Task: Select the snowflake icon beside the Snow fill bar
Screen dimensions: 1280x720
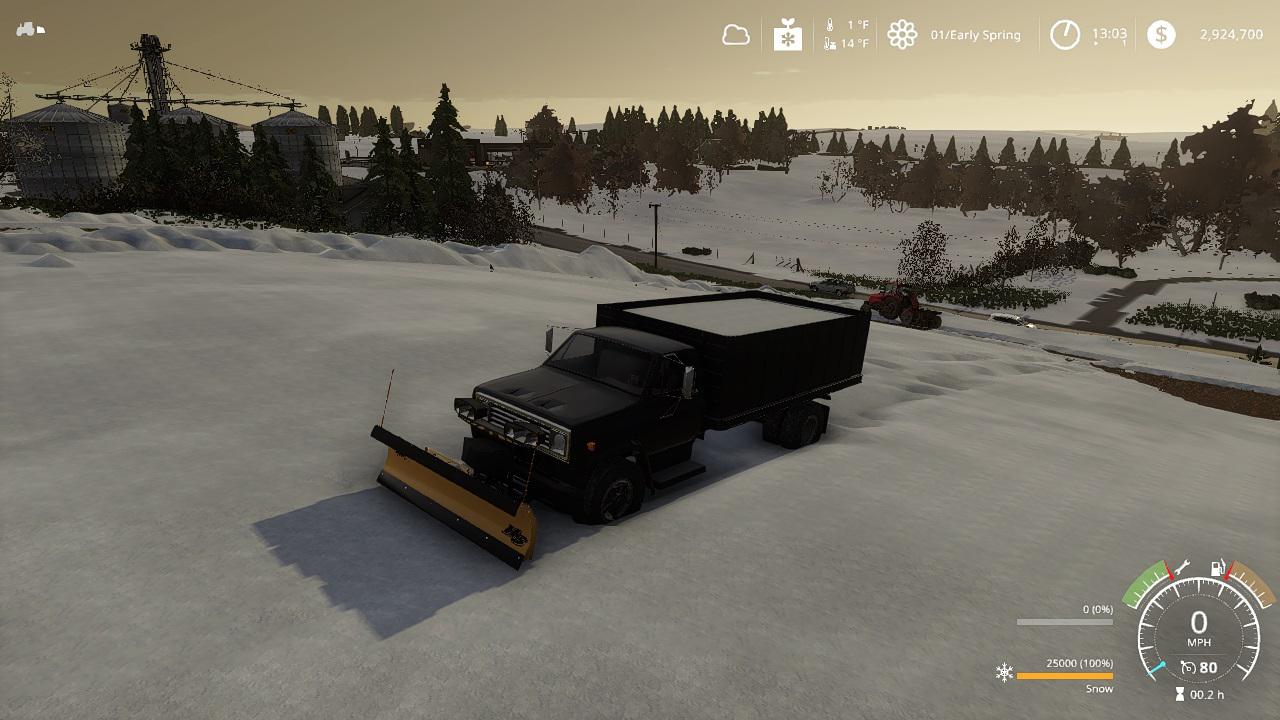Action: [x=1004, y=672]
